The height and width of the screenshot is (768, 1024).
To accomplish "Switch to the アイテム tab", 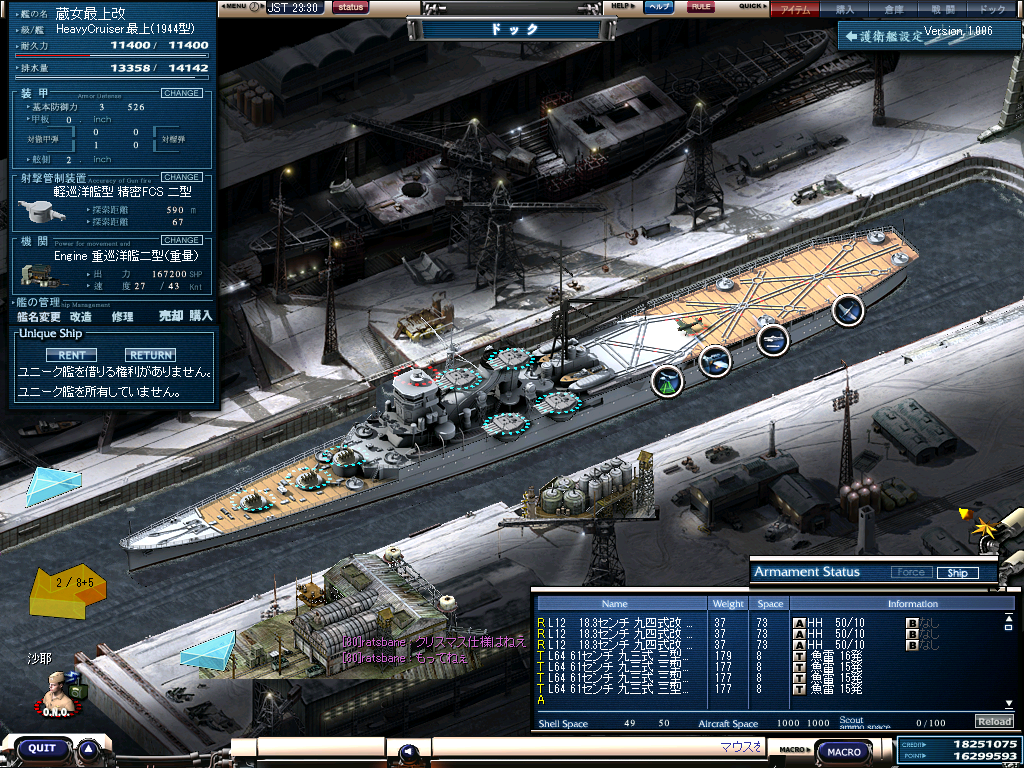I will [795, 9].
